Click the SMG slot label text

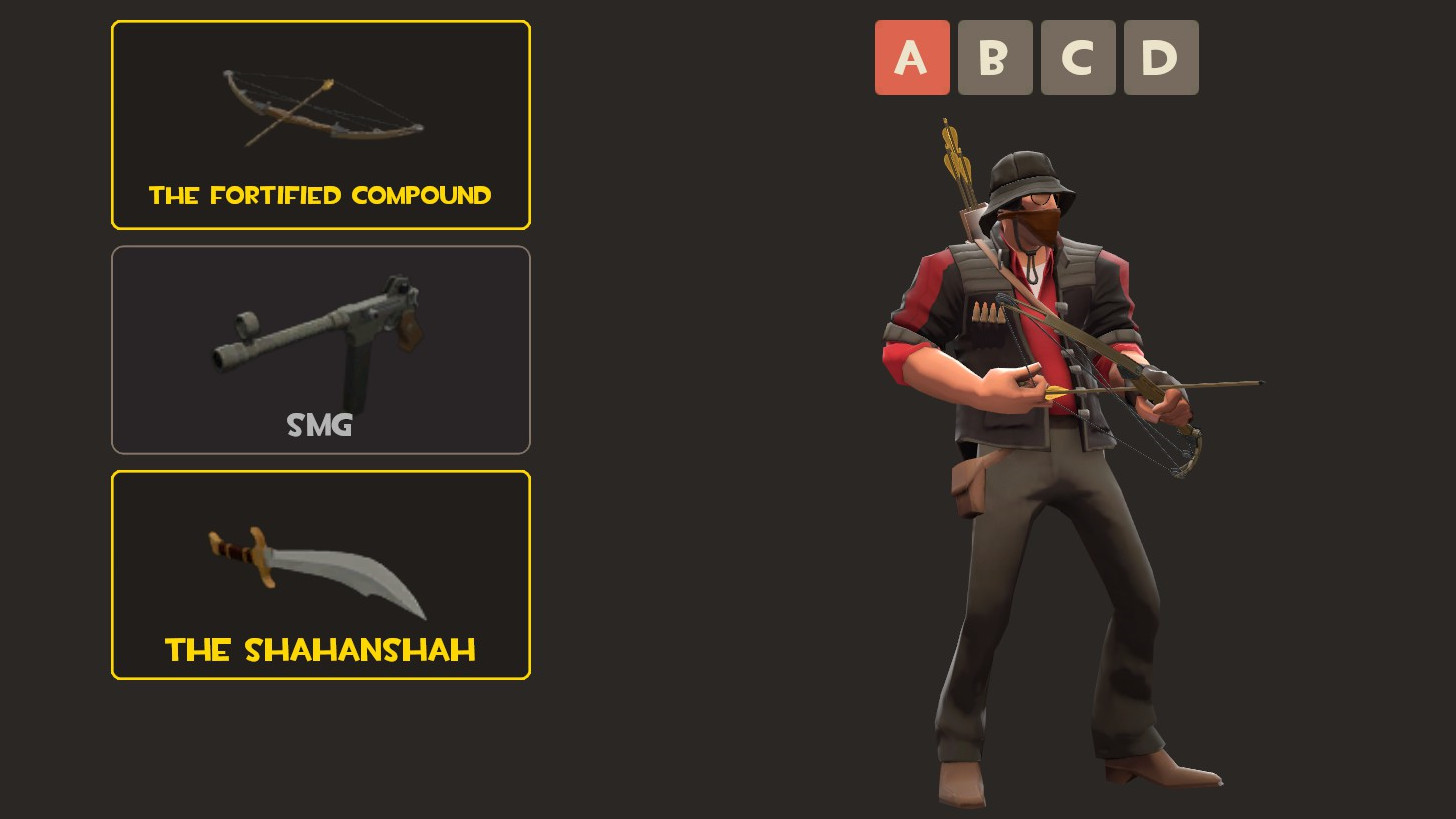point(320,426)
